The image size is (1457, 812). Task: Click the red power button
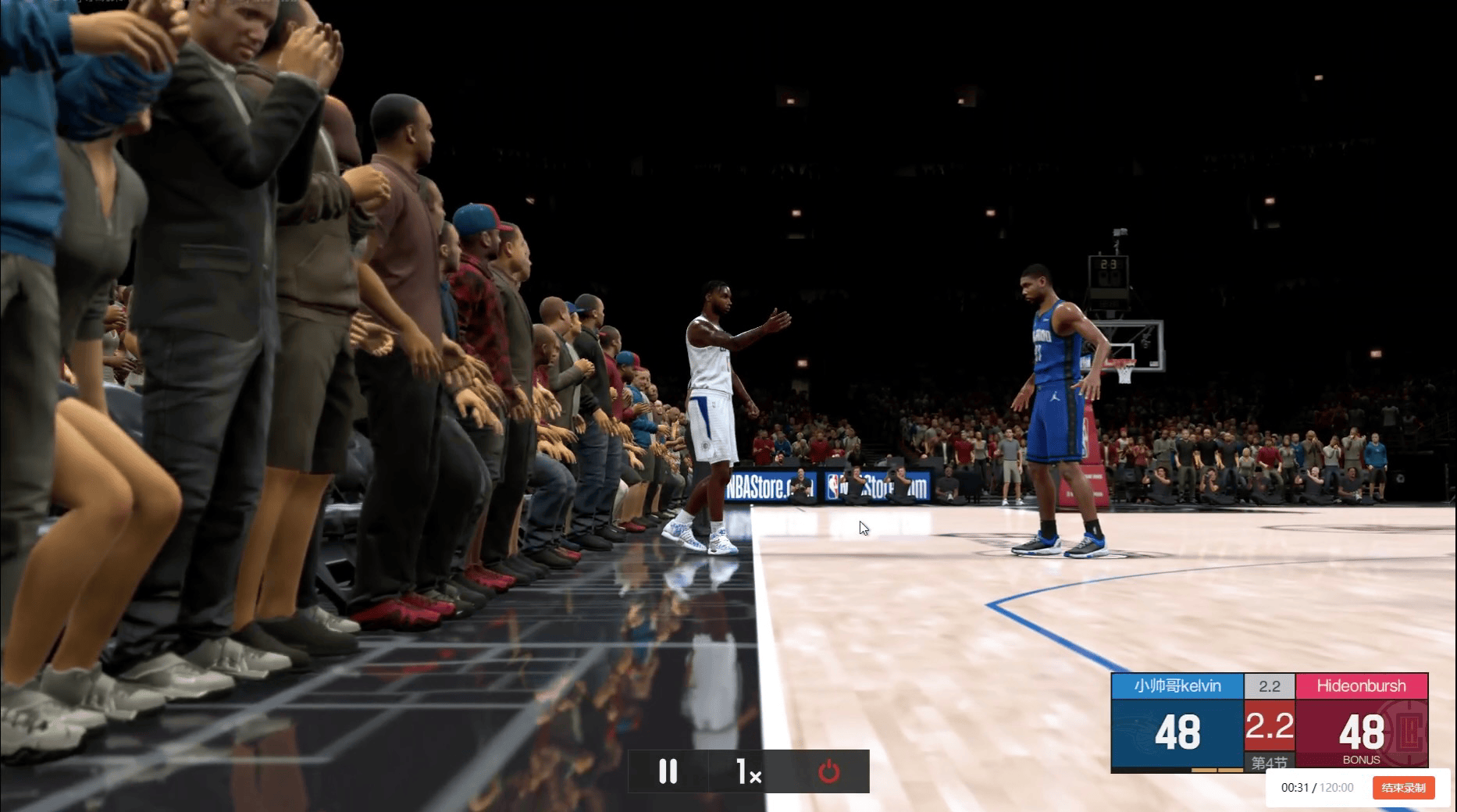[828, 771]
